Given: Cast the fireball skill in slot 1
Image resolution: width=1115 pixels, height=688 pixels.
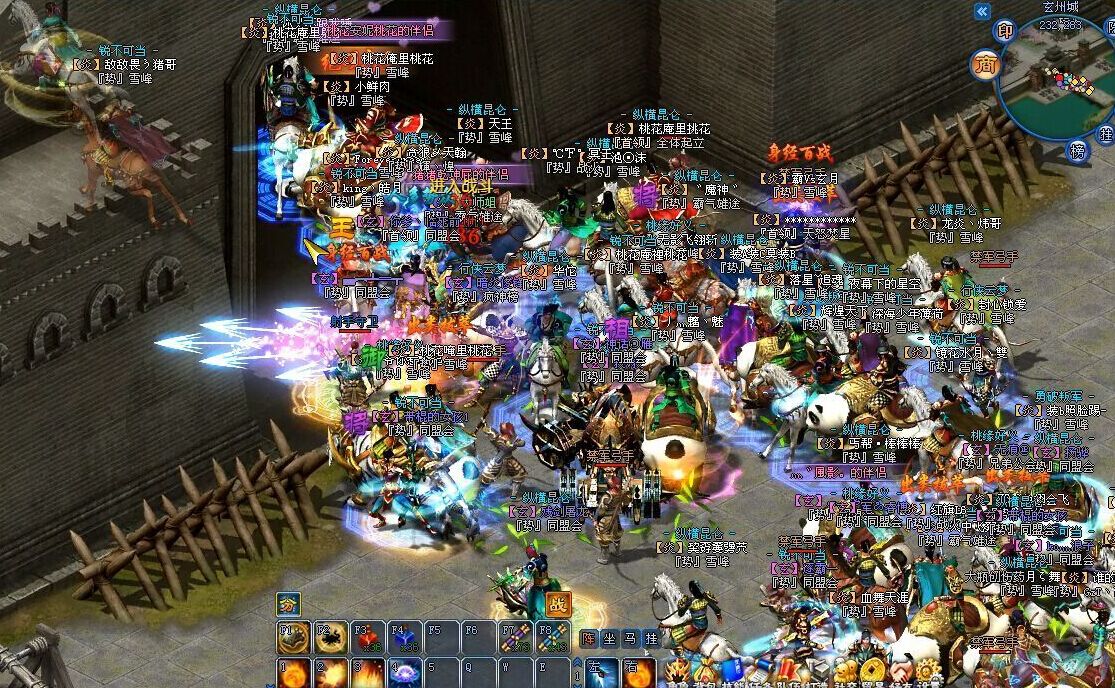Looking at the screenshot, I should pos(293,673).
